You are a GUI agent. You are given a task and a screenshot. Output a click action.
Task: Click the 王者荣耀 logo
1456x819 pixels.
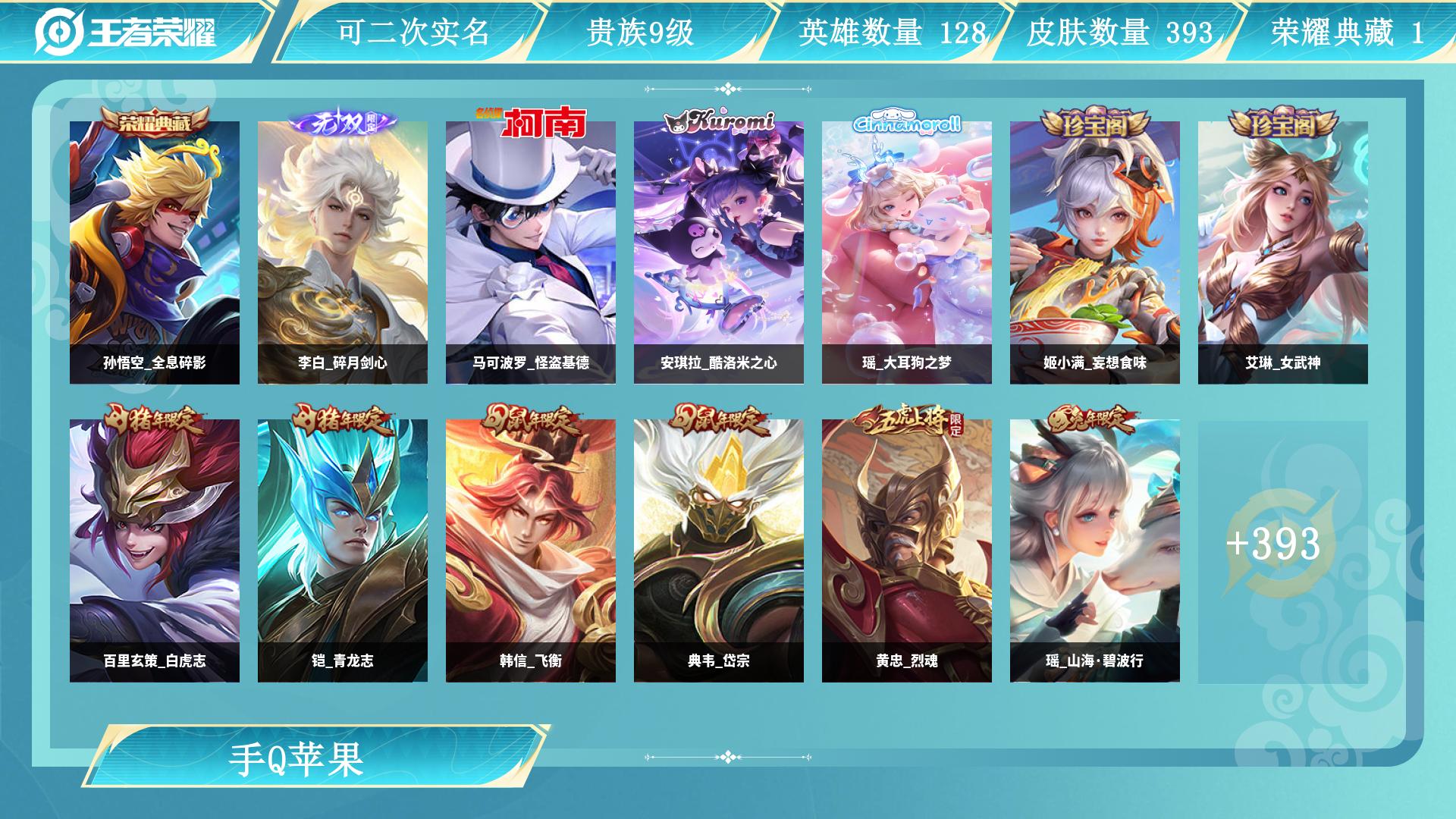coord(126,32)
